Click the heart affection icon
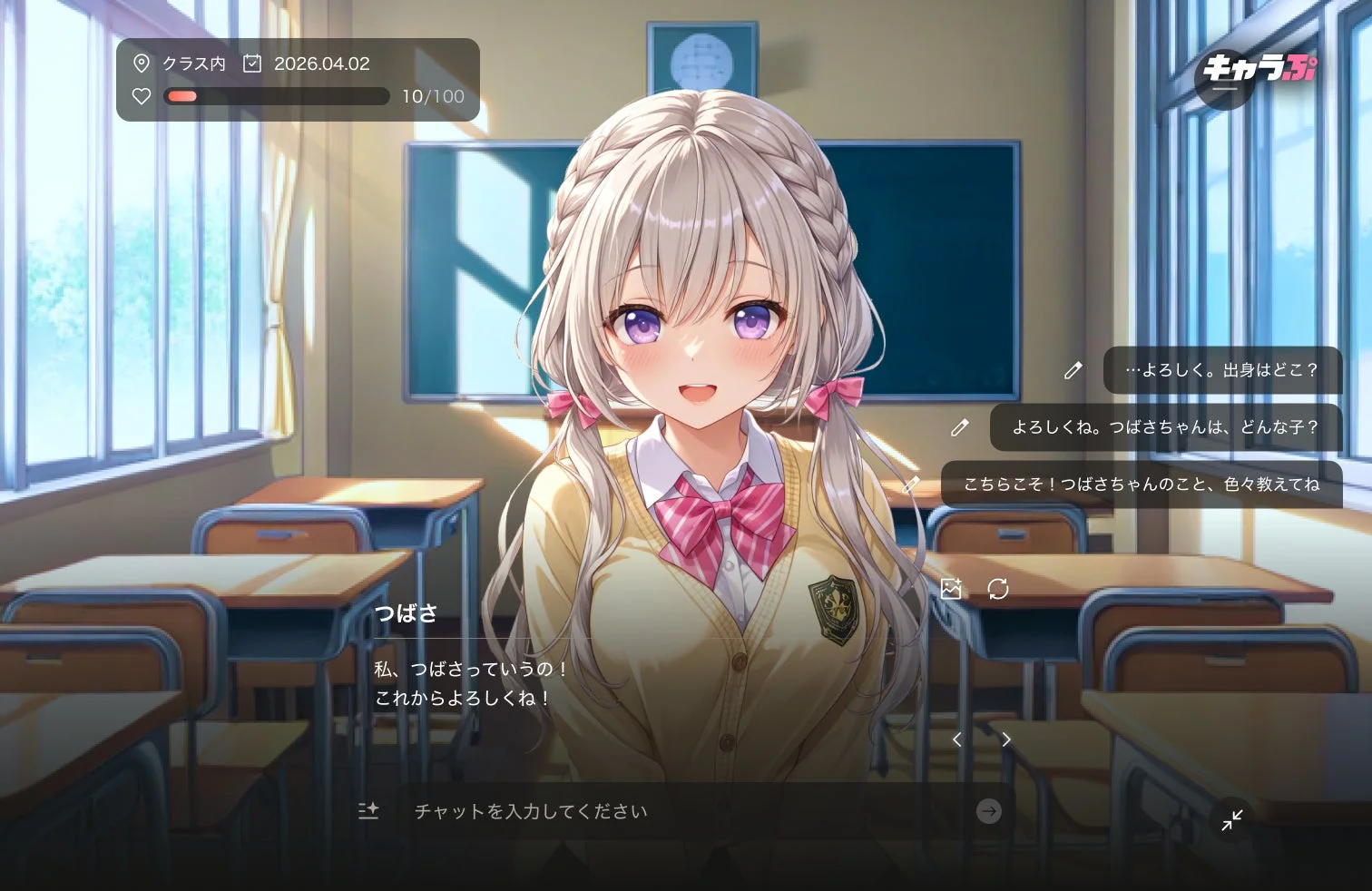Viewport: 1372px width, 891px height. 141,96
